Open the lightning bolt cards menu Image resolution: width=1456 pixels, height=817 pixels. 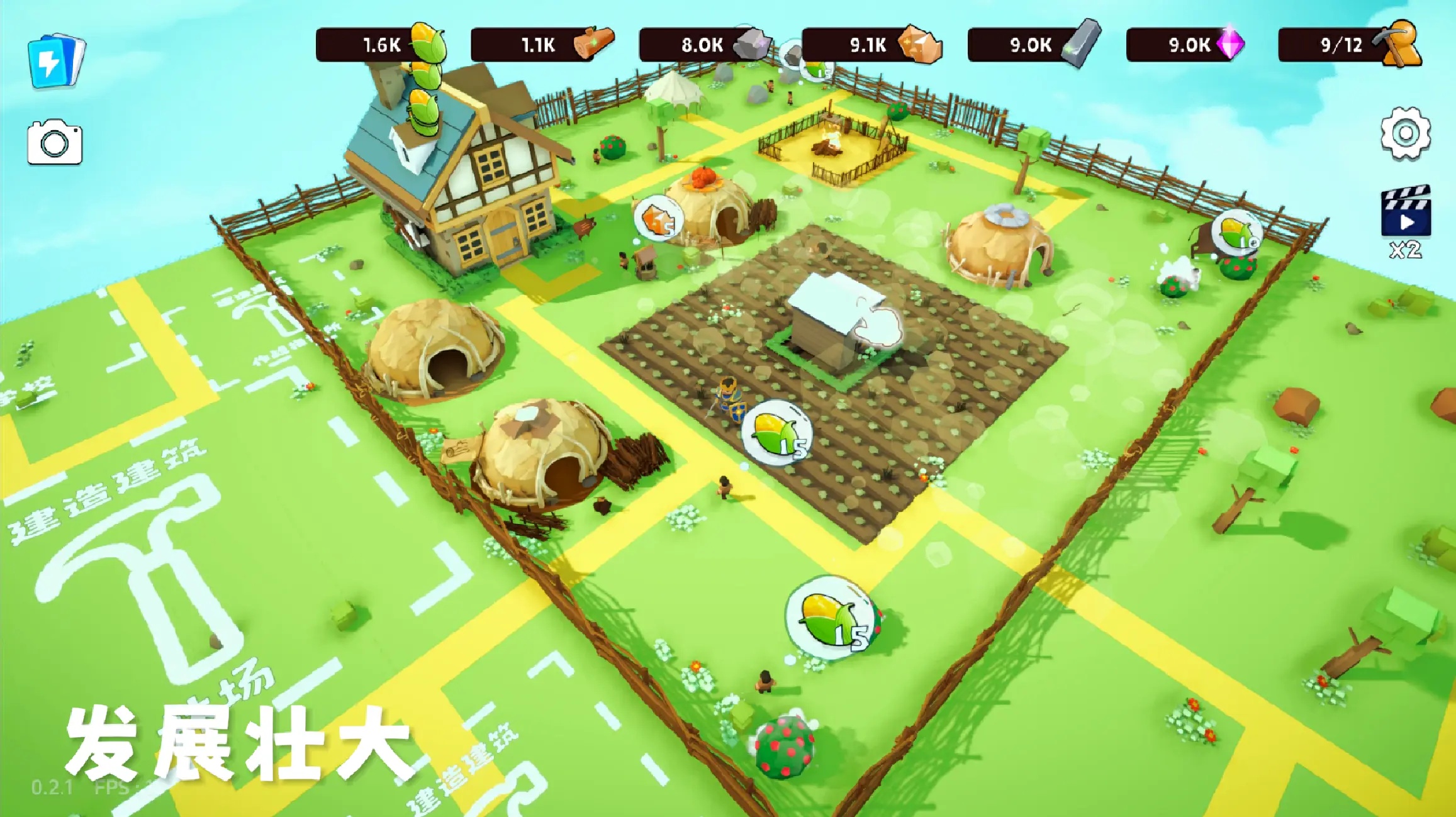(x=55, y=60)
